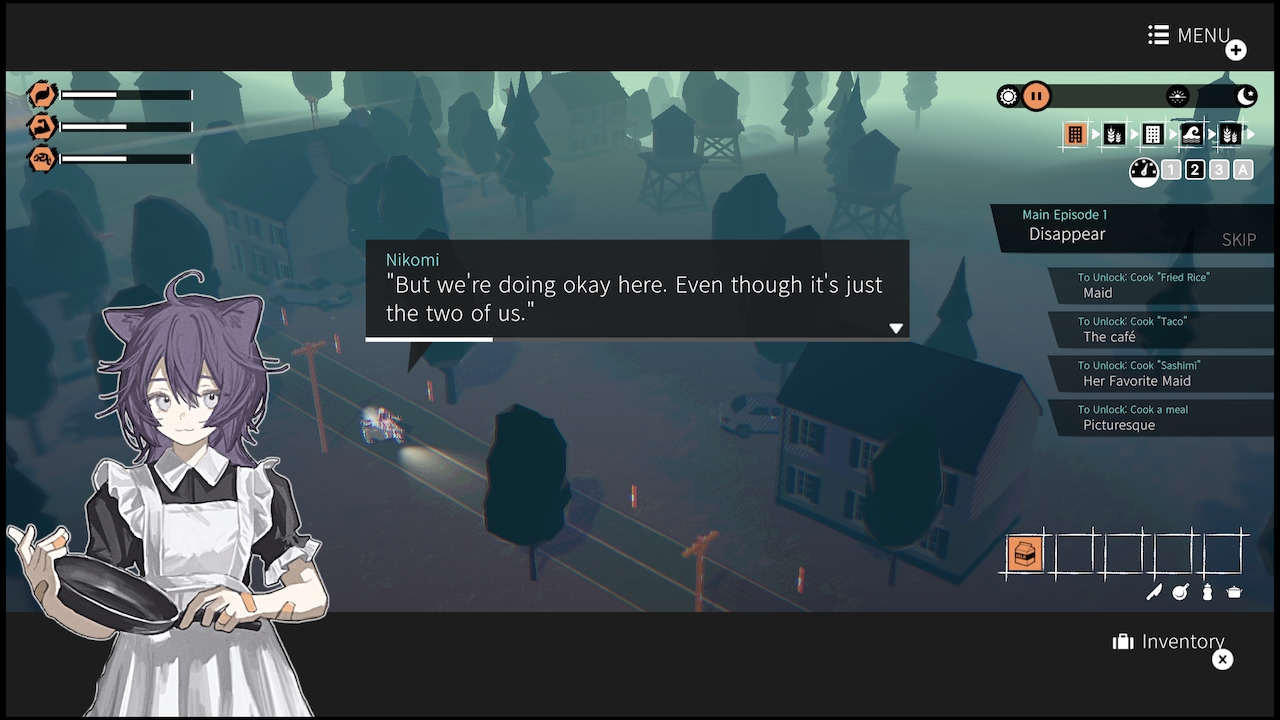Select the salt shaker seasoning icon
1280x720 pixels.
pyautogui.click(x=1207, y=591)
